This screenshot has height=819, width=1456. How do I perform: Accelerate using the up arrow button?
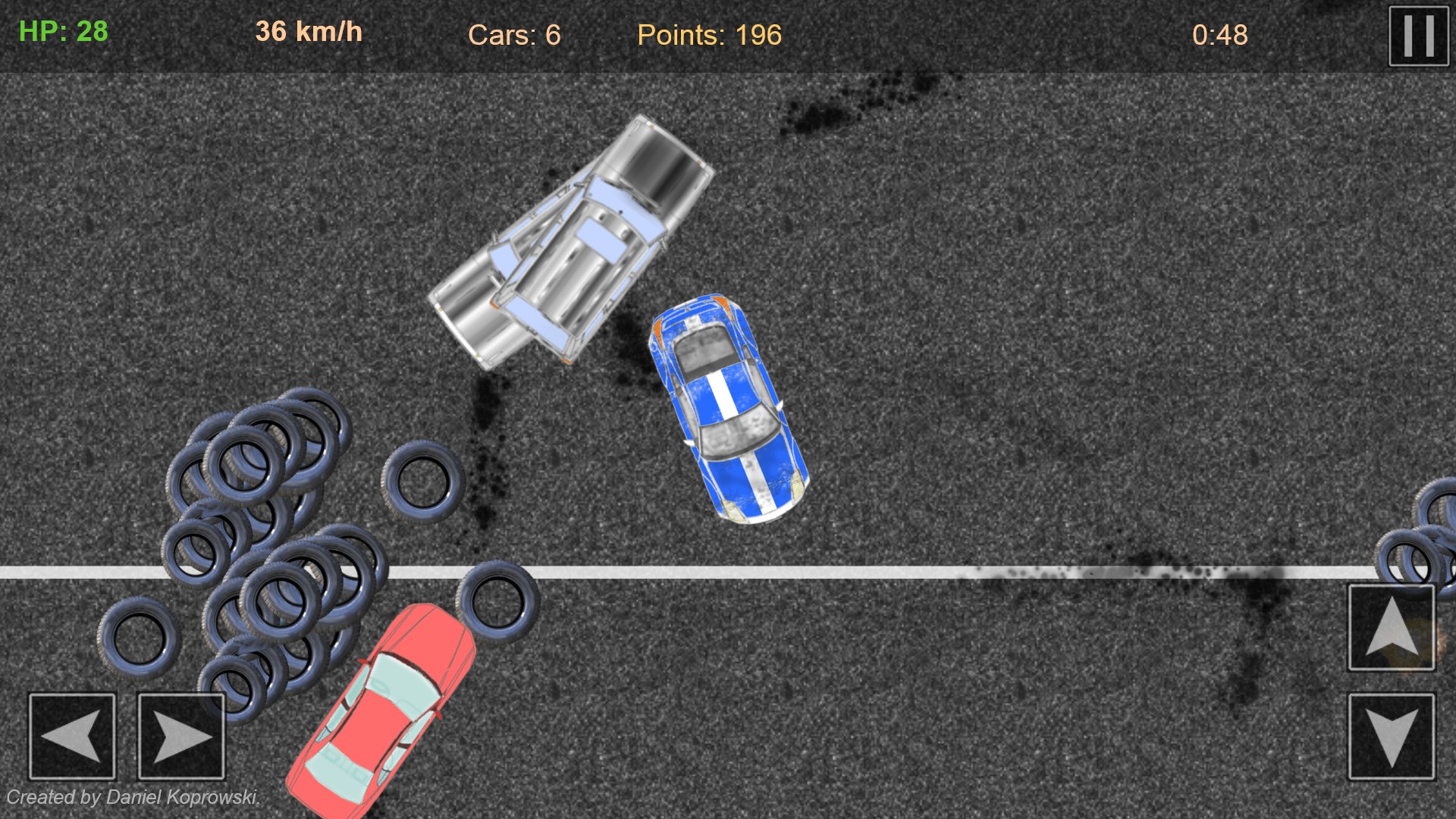(x=1391, y=627)
